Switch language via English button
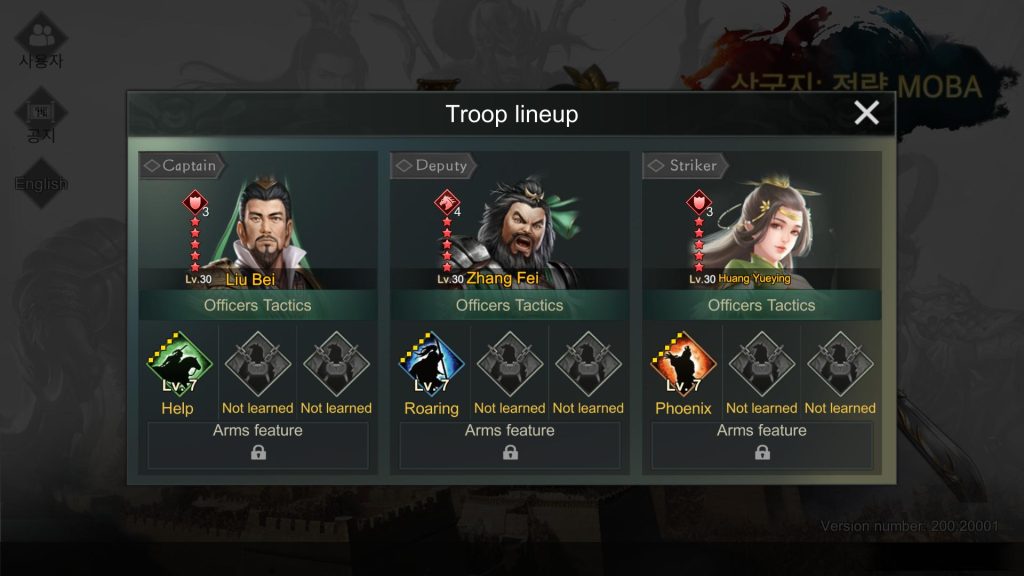This screenshot has width=1024, height=576. click(x=41, y=183)
